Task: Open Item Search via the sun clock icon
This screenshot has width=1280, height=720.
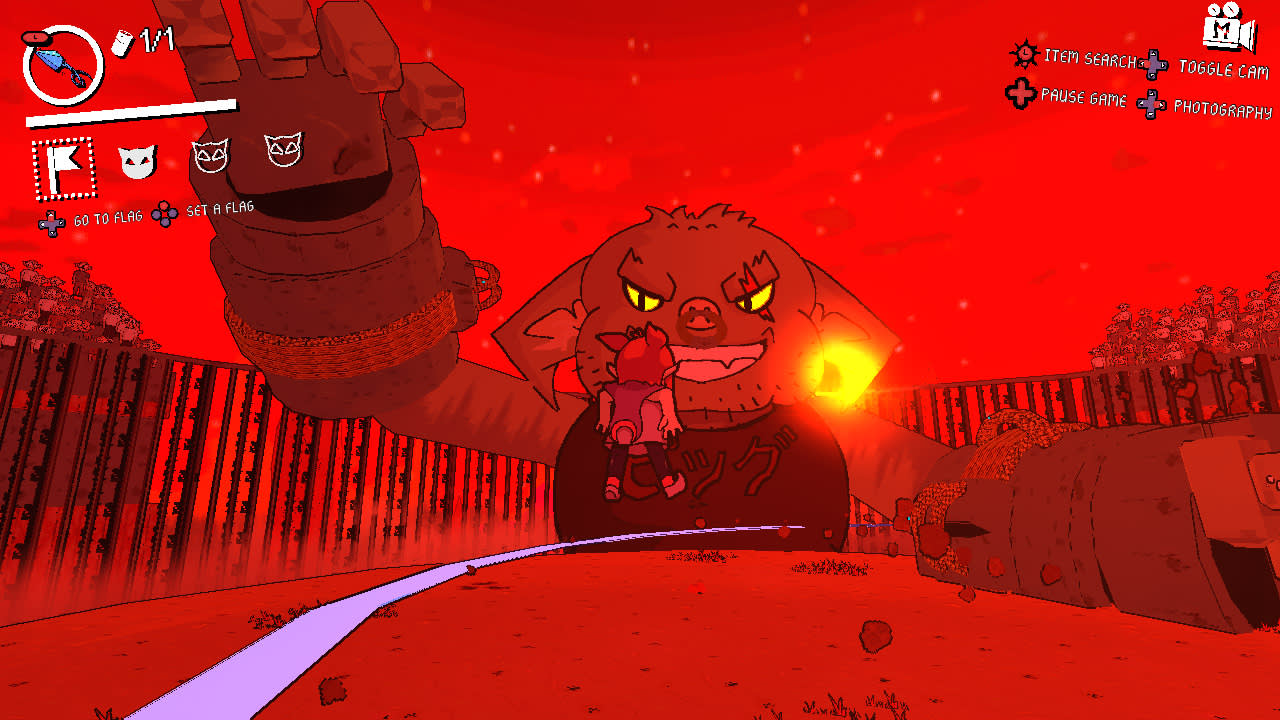Action: click(1024, 54)
